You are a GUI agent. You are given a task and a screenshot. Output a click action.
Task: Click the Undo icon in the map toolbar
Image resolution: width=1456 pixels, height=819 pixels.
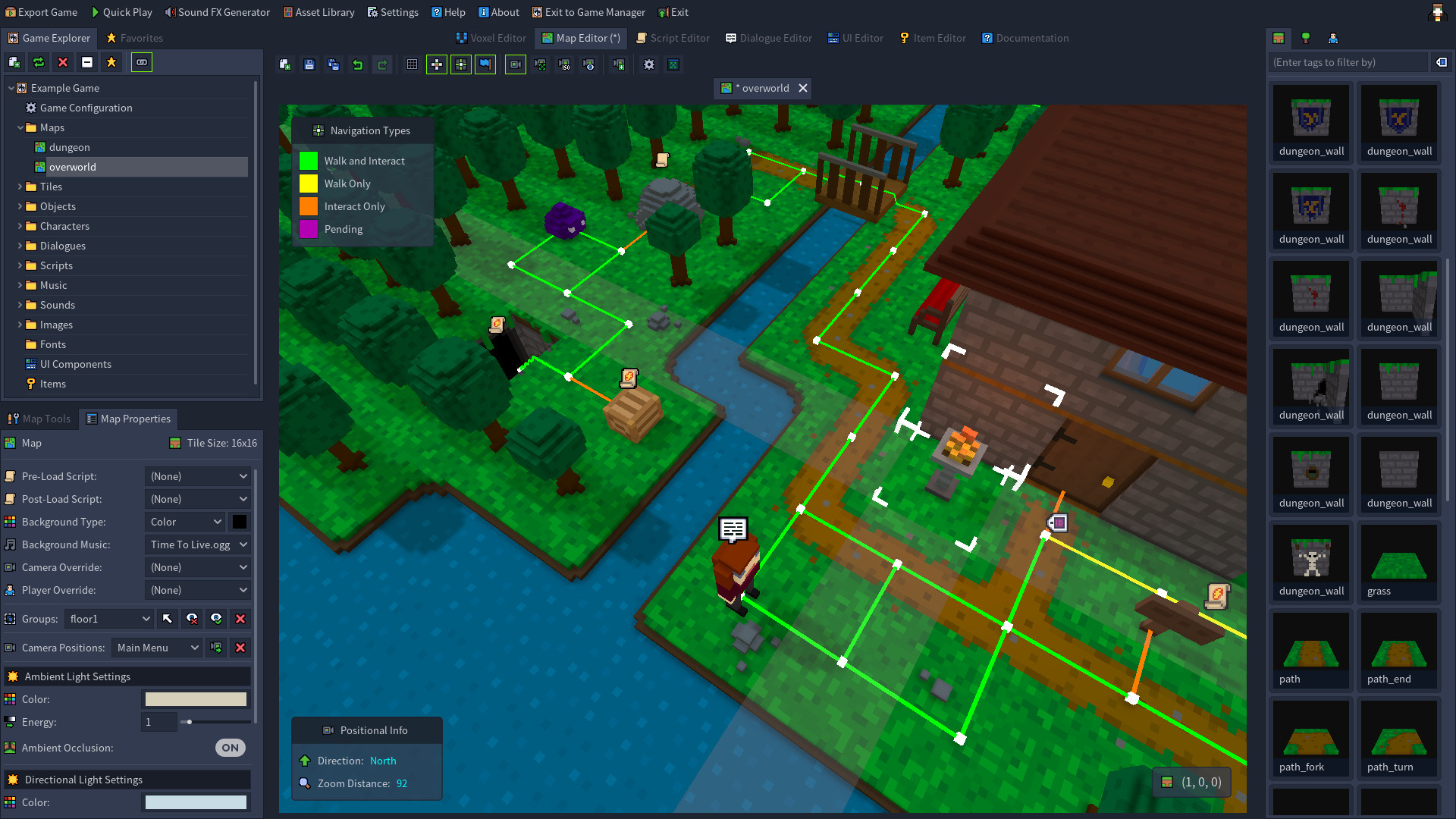(x=357, y=64)
